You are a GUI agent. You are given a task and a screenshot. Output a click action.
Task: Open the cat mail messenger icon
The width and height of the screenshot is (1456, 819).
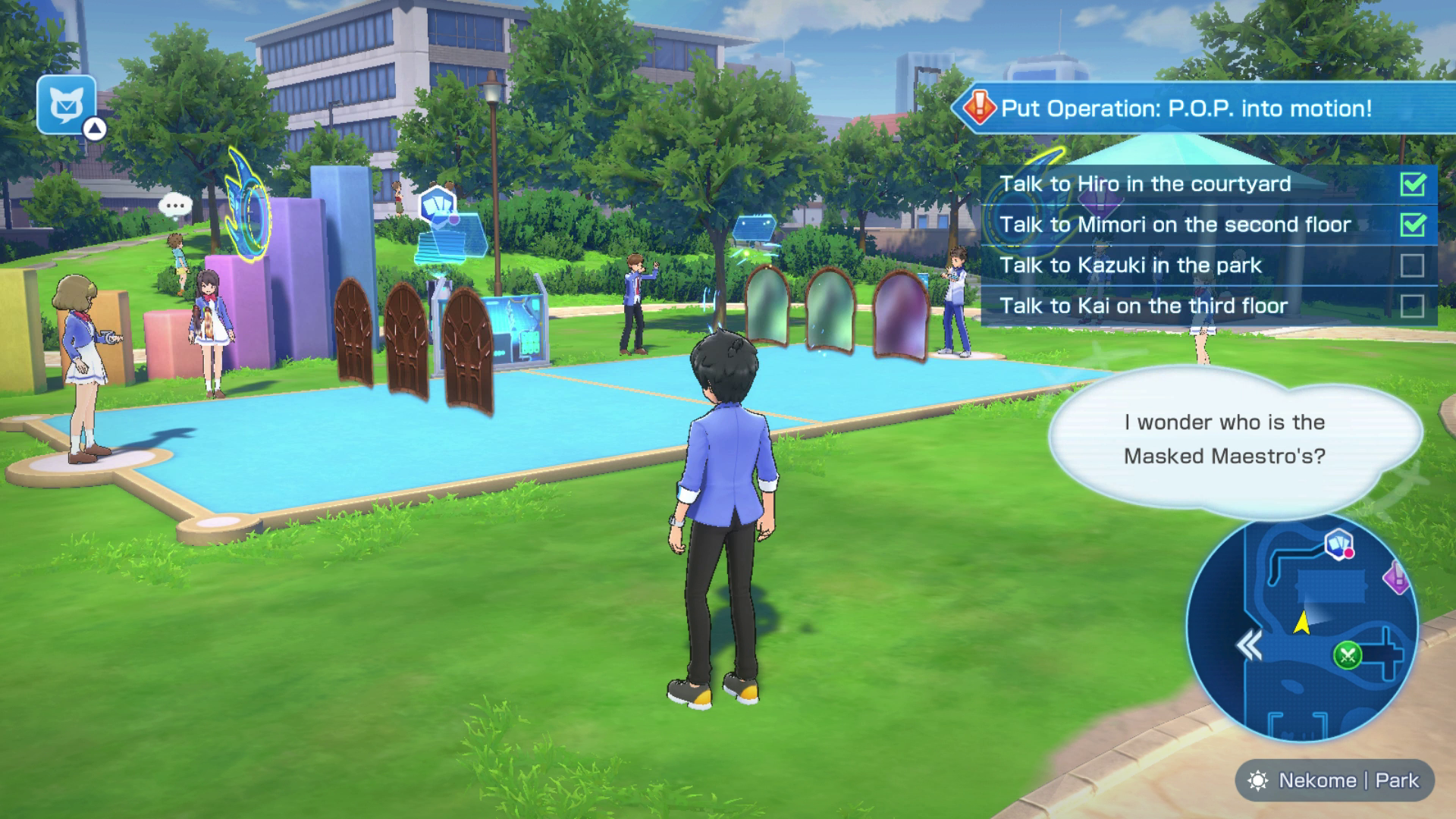point(67,105)
